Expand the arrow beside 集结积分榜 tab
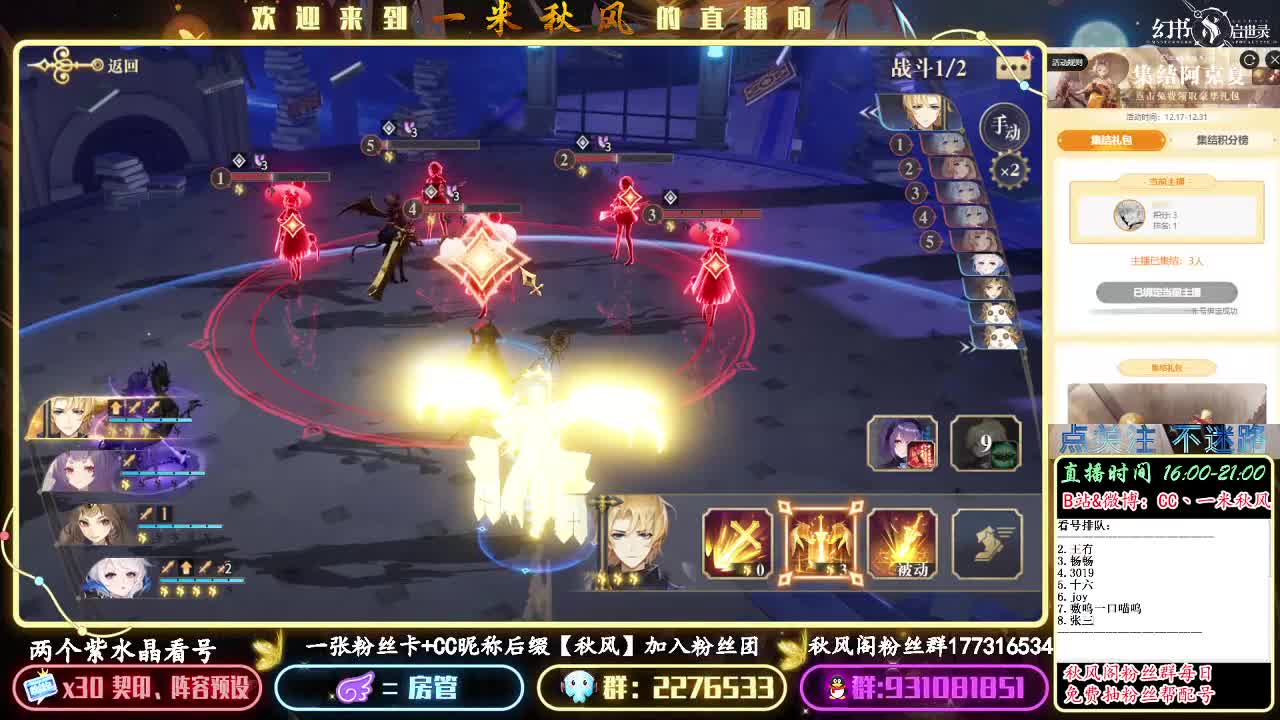This screenshot has height=720, width=1280. coord(1274,139)
